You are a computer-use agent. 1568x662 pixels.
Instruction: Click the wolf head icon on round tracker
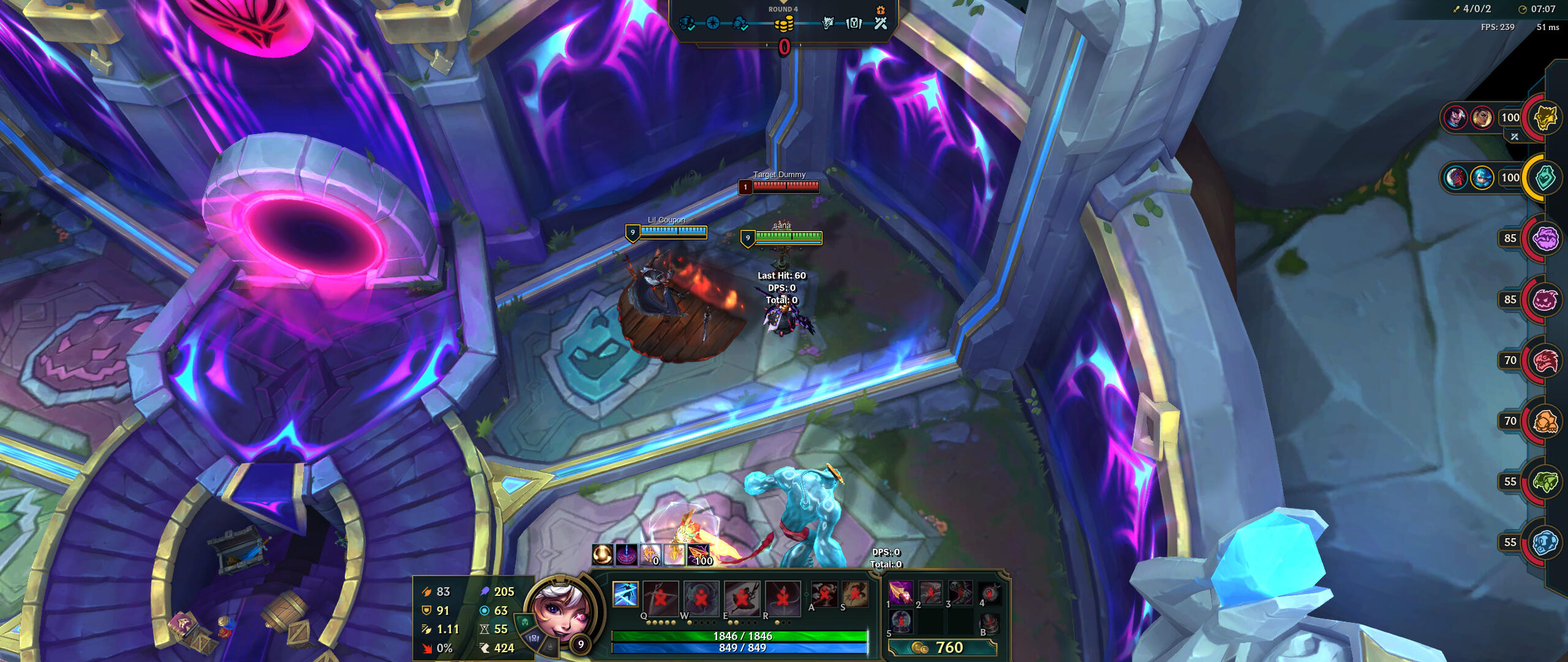click(x=827, y=23)
